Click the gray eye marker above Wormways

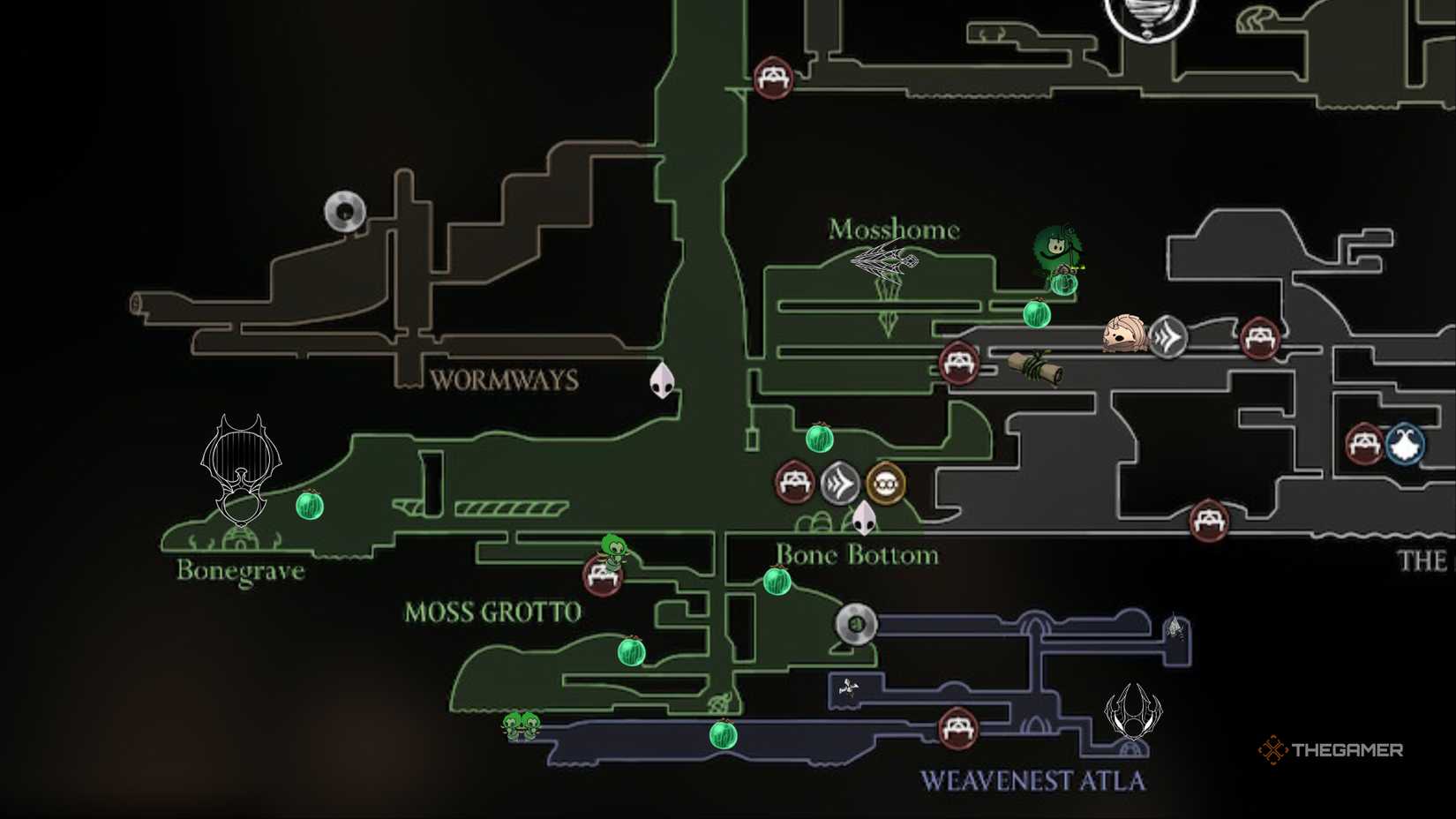[x=344, y=212]
